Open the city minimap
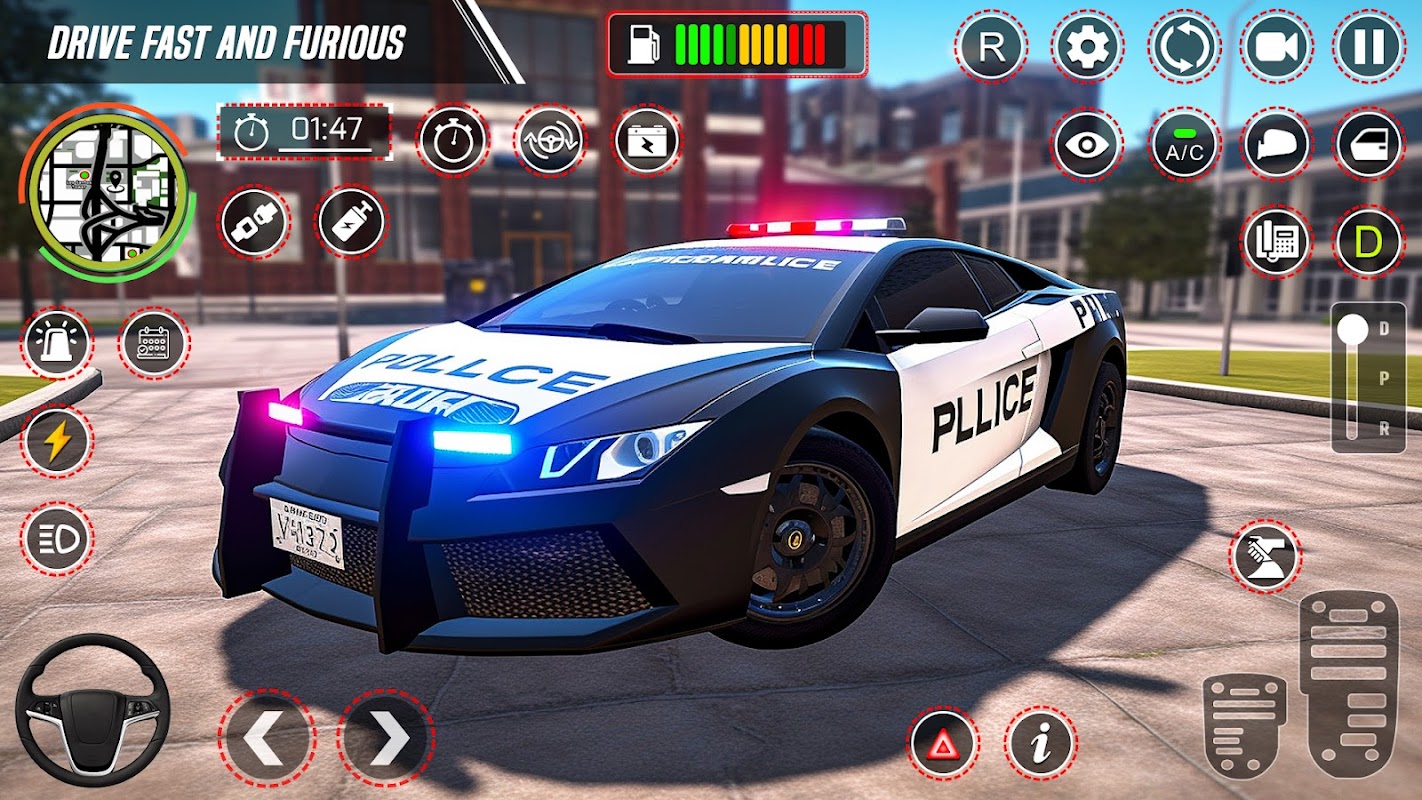The height and width of the screenshot is (800, 1422). coord(108,193)
